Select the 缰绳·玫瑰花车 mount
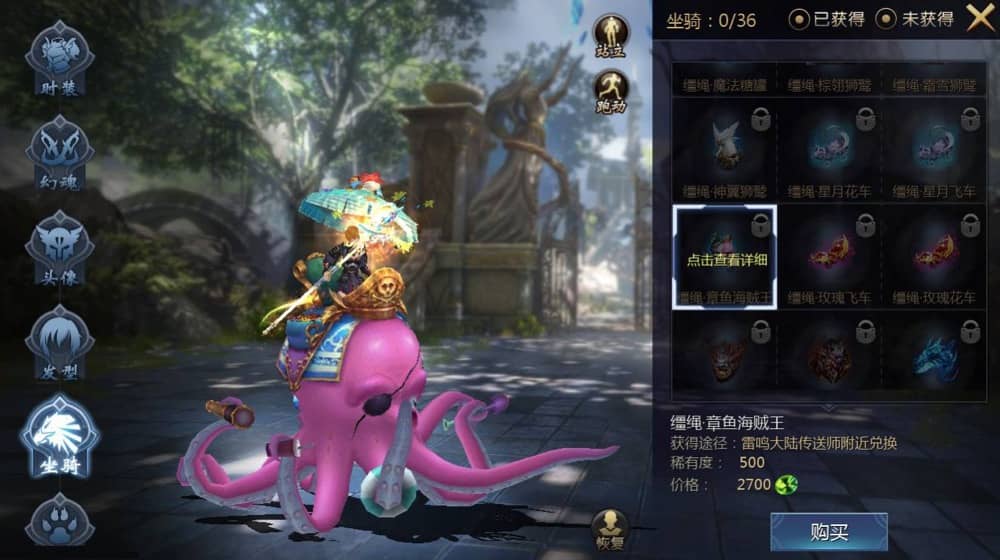 (x=934, y=258)
